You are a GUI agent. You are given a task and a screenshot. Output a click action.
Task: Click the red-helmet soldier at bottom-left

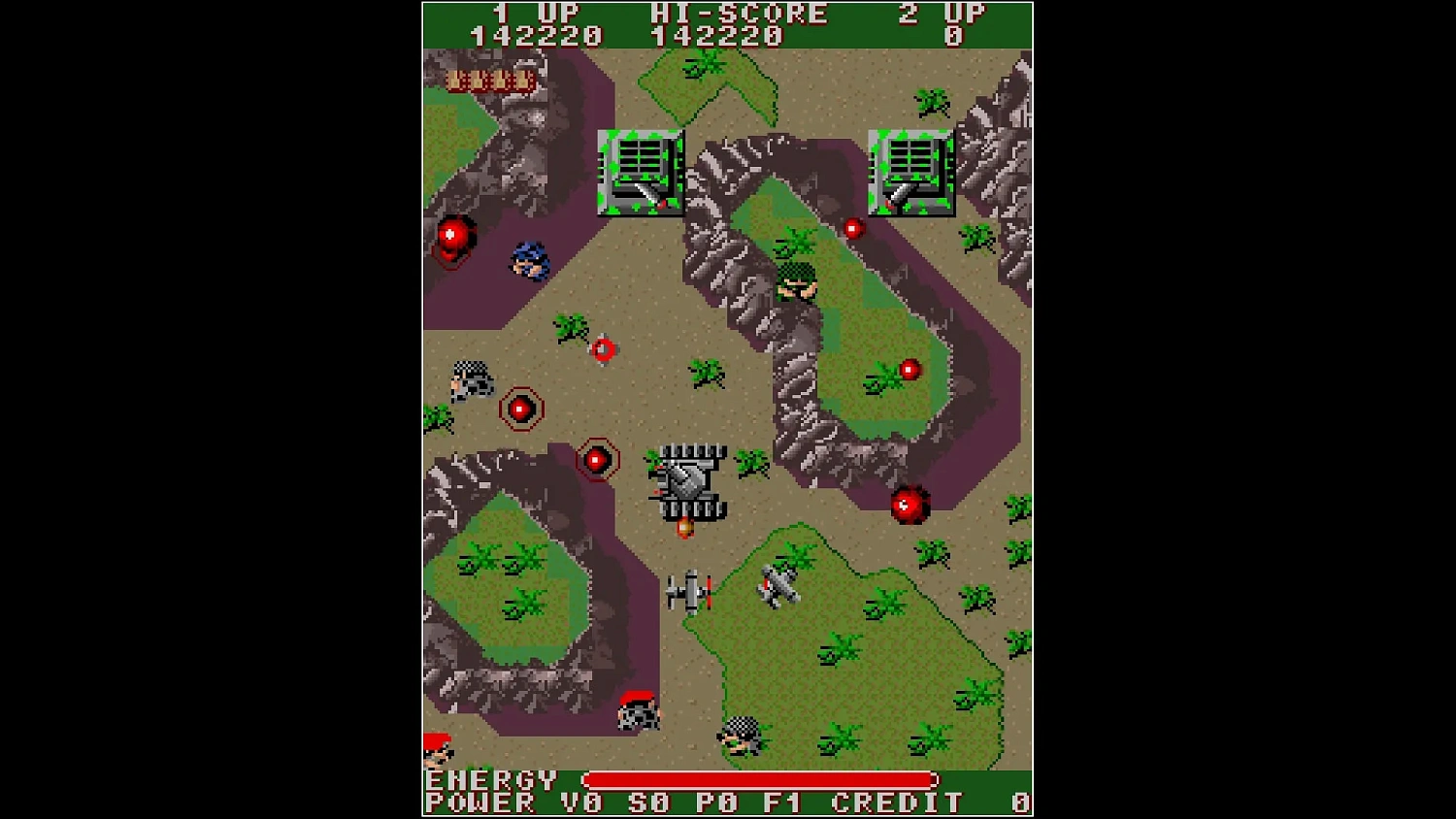439,752
